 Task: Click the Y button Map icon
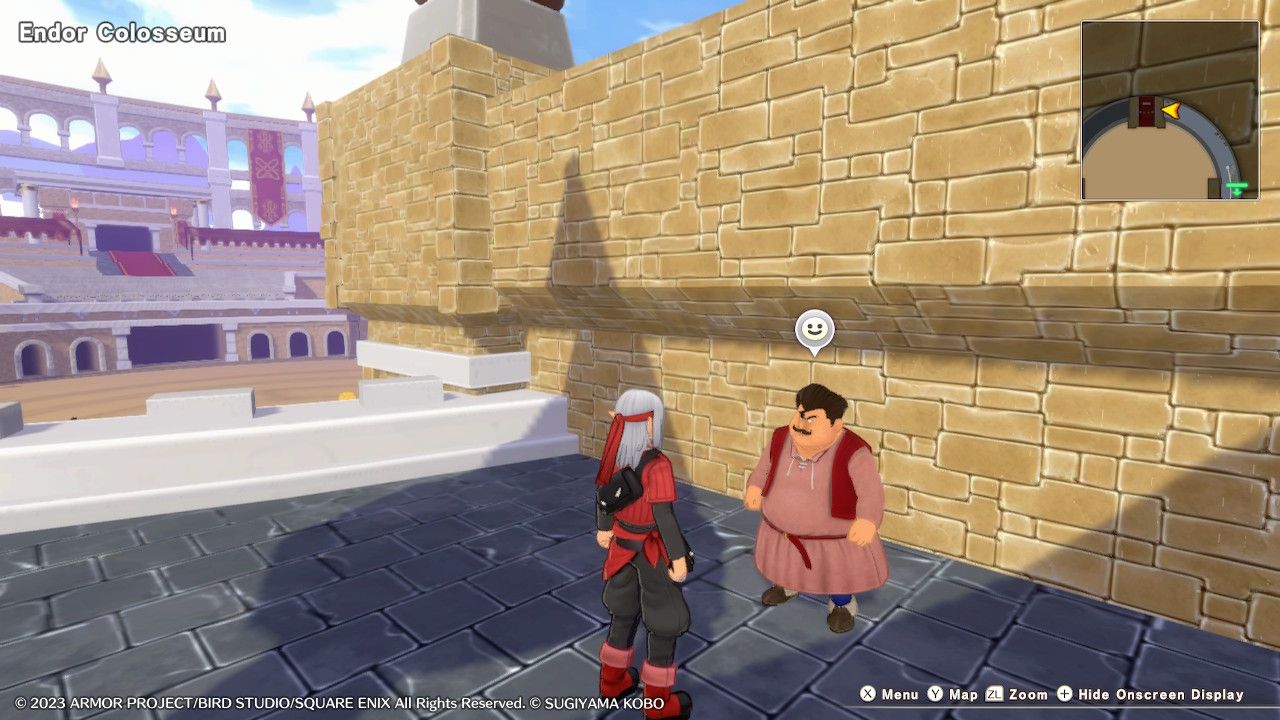(x=935, y=694)
